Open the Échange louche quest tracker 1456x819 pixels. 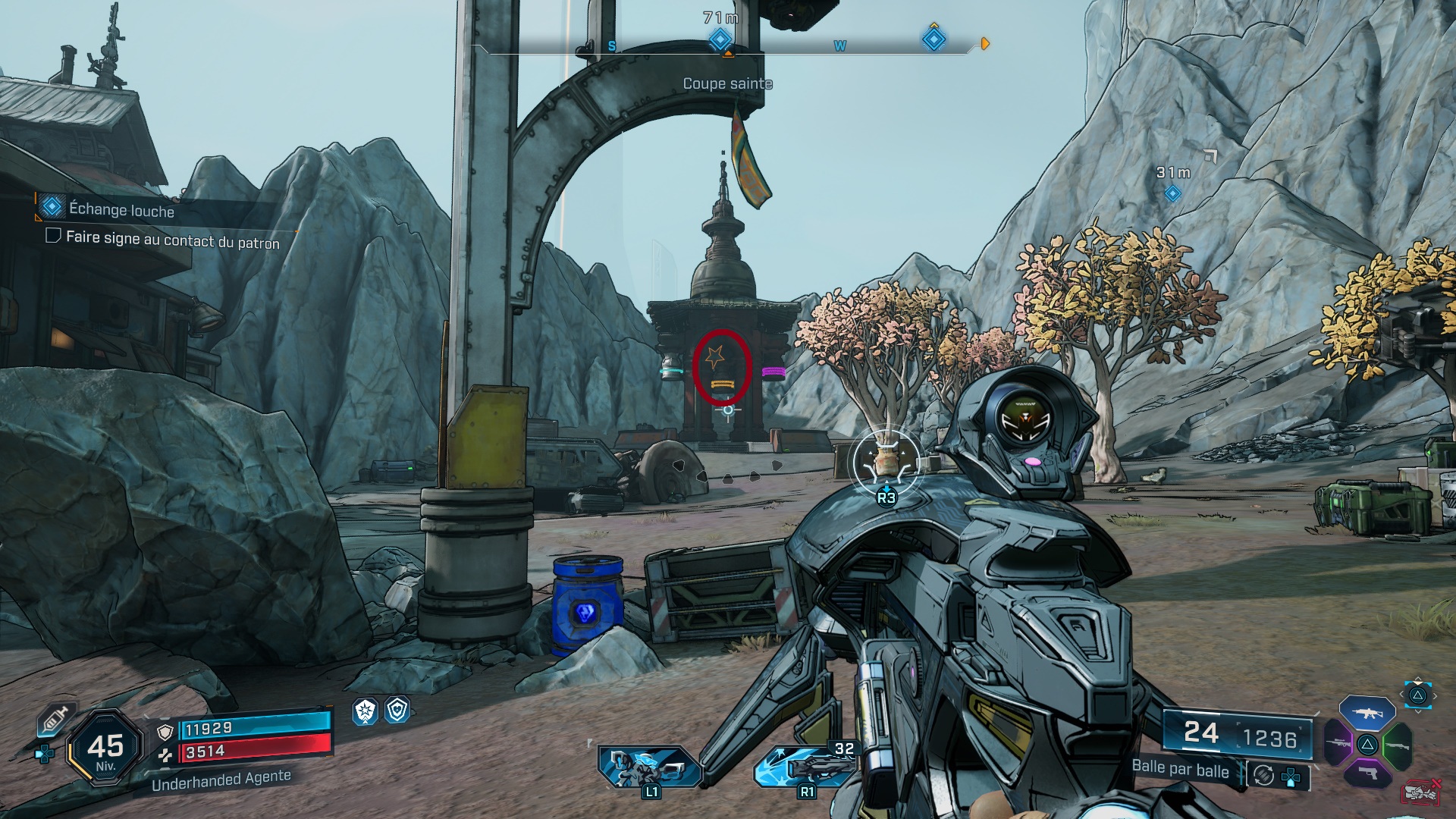(121, 209)
